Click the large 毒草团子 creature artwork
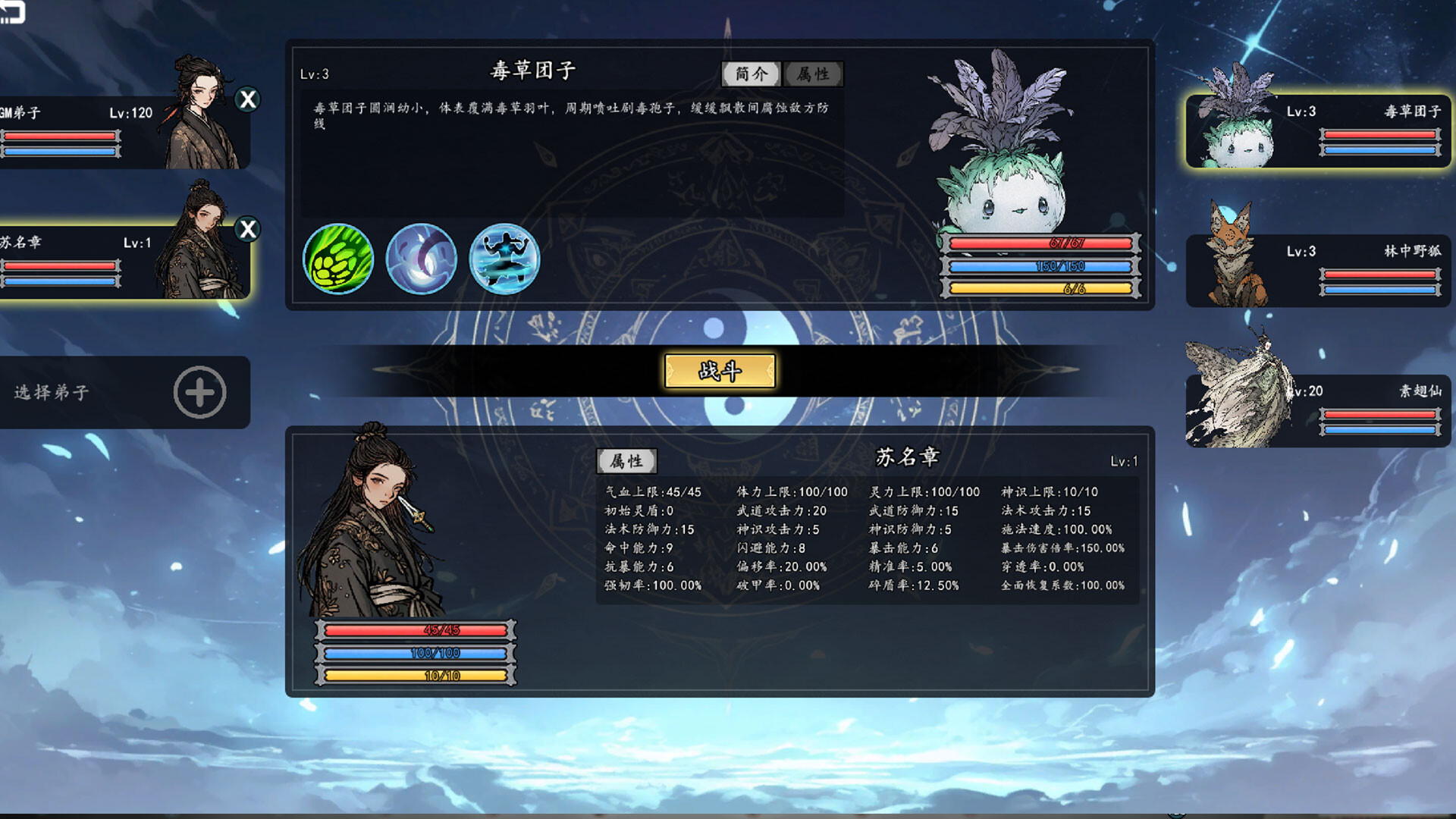 click(1001, 167)
